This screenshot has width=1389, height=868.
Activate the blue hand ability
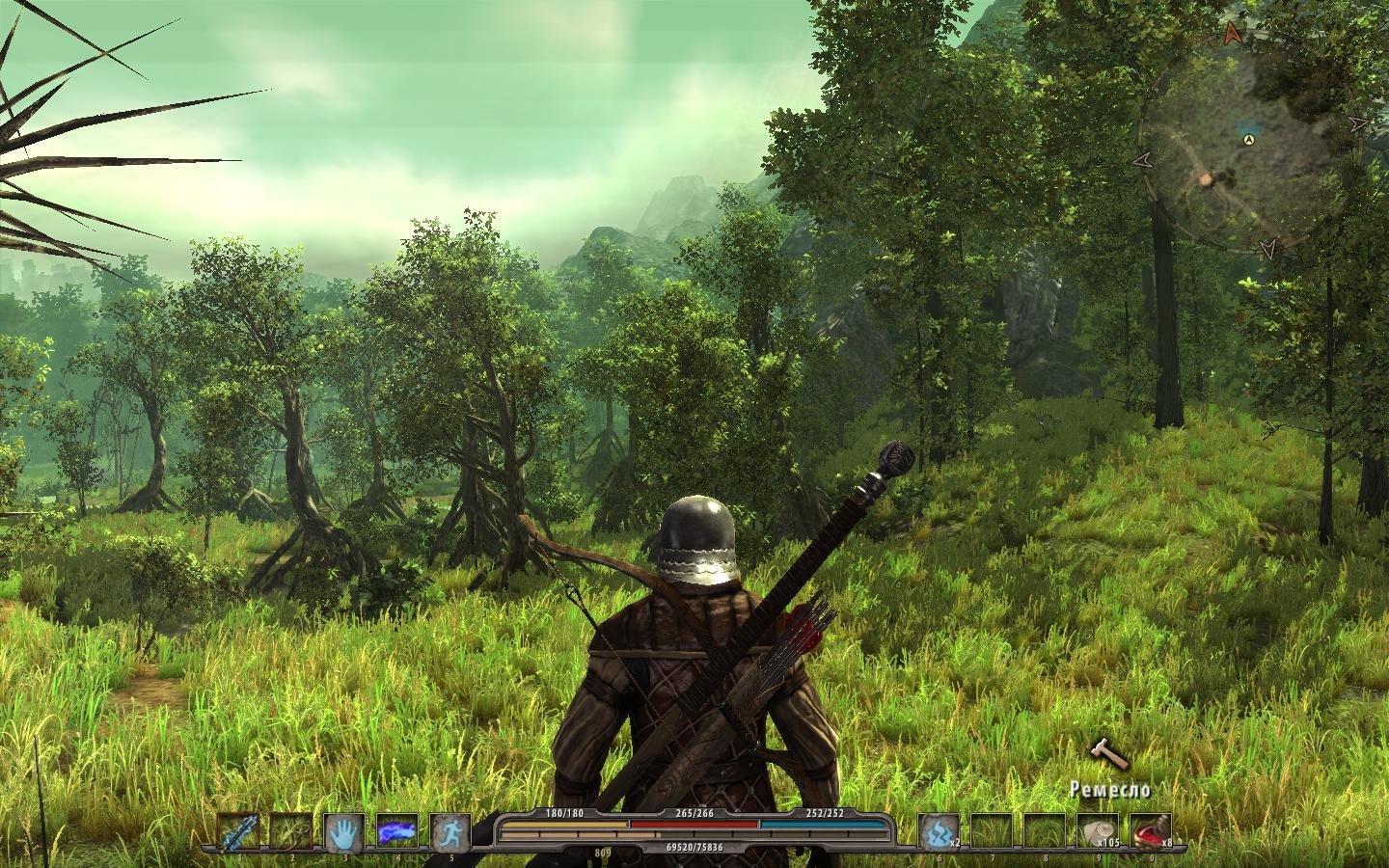tap(342, 831)
